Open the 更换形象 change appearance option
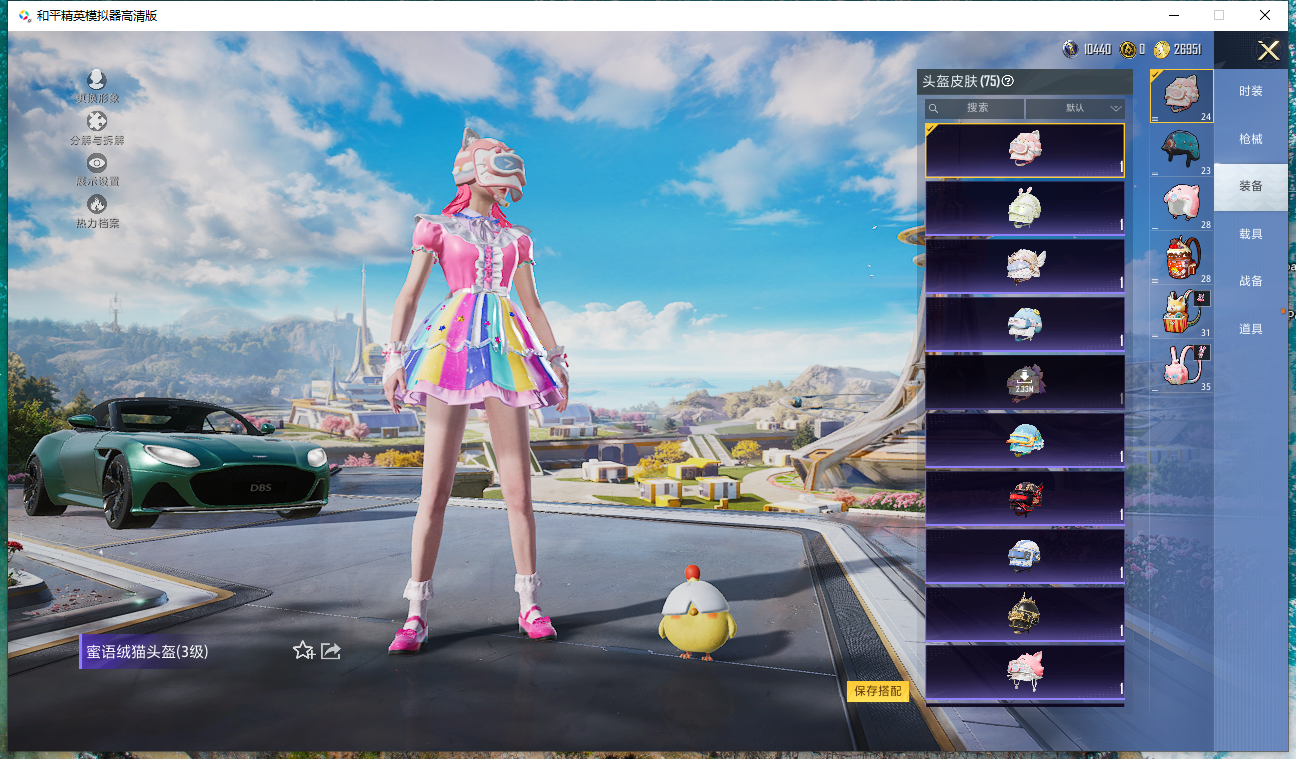 [x=97, y=86]
